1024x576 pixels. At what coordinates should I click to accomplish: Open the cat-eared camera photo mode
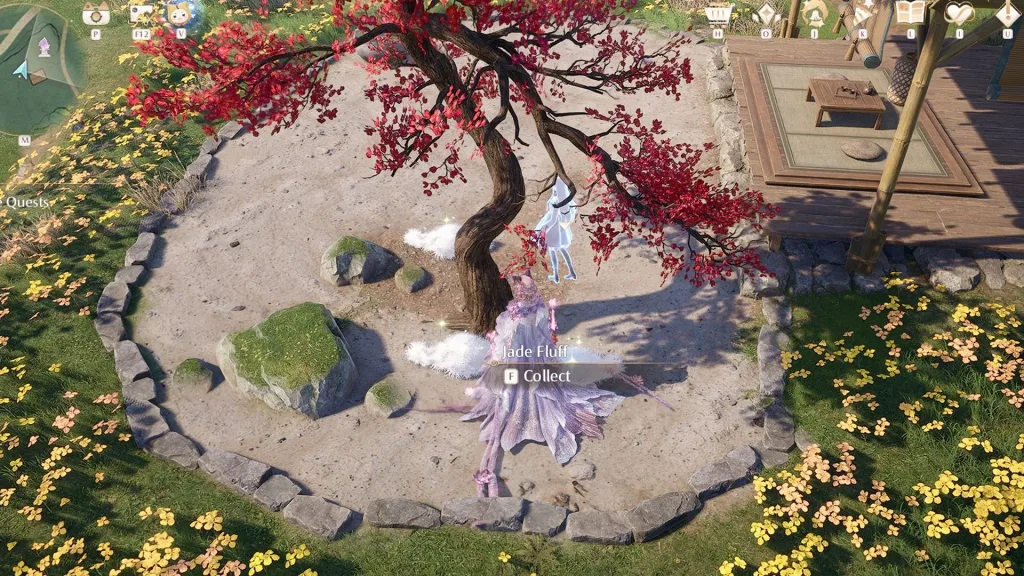coord(96,13)
